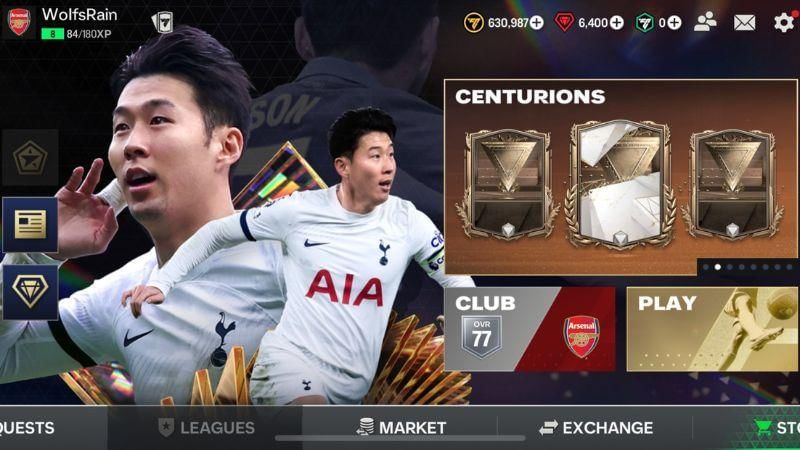Open the news panel side button
This screenshot has height=450, width=800.
[x=29, y=224]
